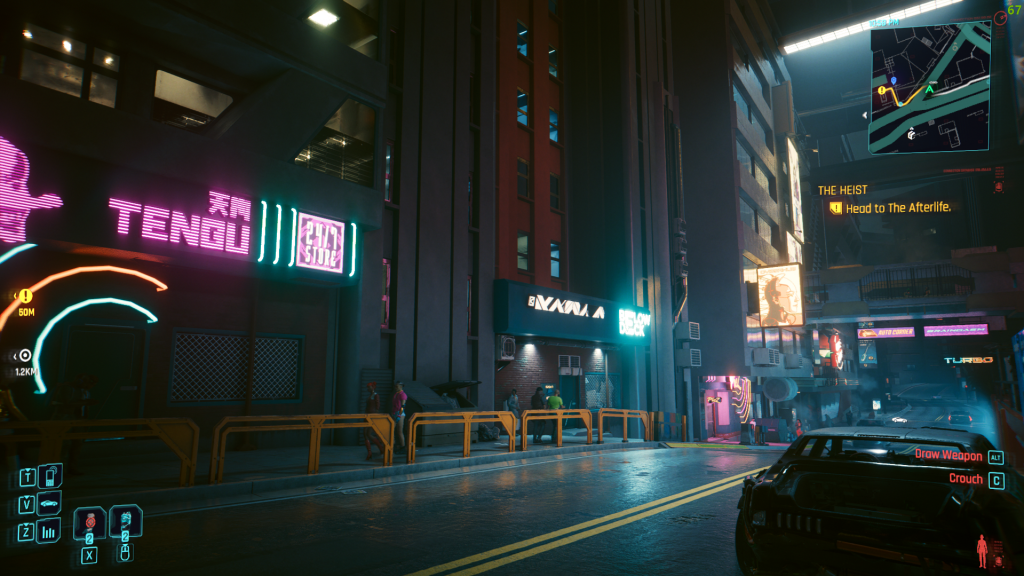Screen dimensions: 1024x576
Task: Open The Heist quest tracker
Action: point(843,190)
